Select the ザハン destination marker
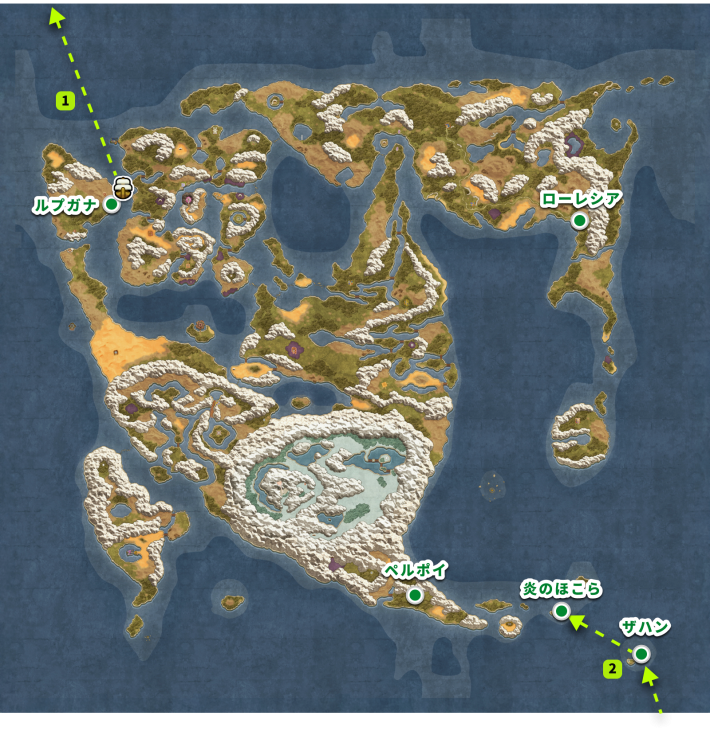The image size is (710, 731). click(641, 654)
